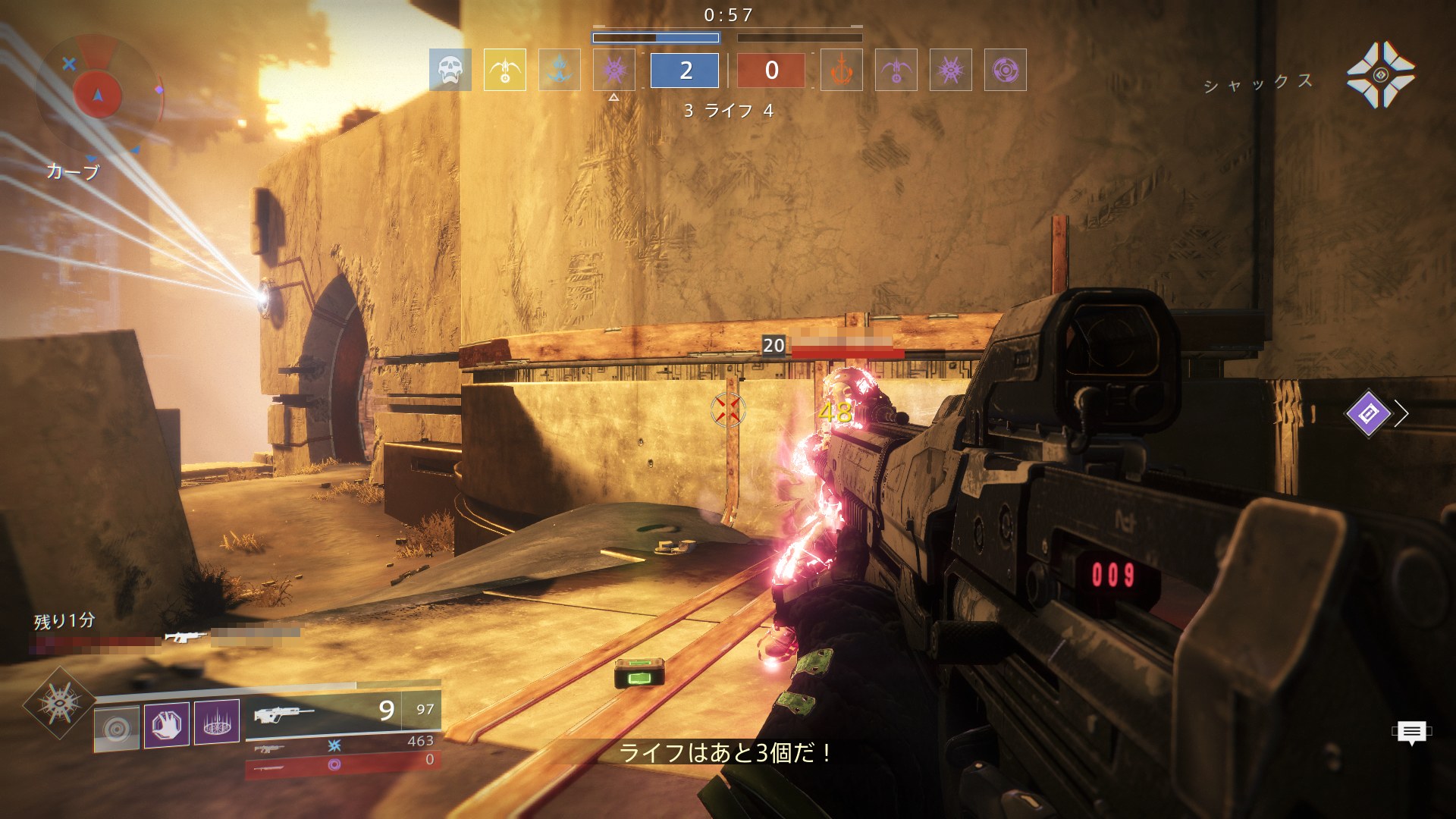The height and width of the screenshot is (819, 1456).
Task: Click the purple circular enemy emblem
Action: pos(1005,70)
